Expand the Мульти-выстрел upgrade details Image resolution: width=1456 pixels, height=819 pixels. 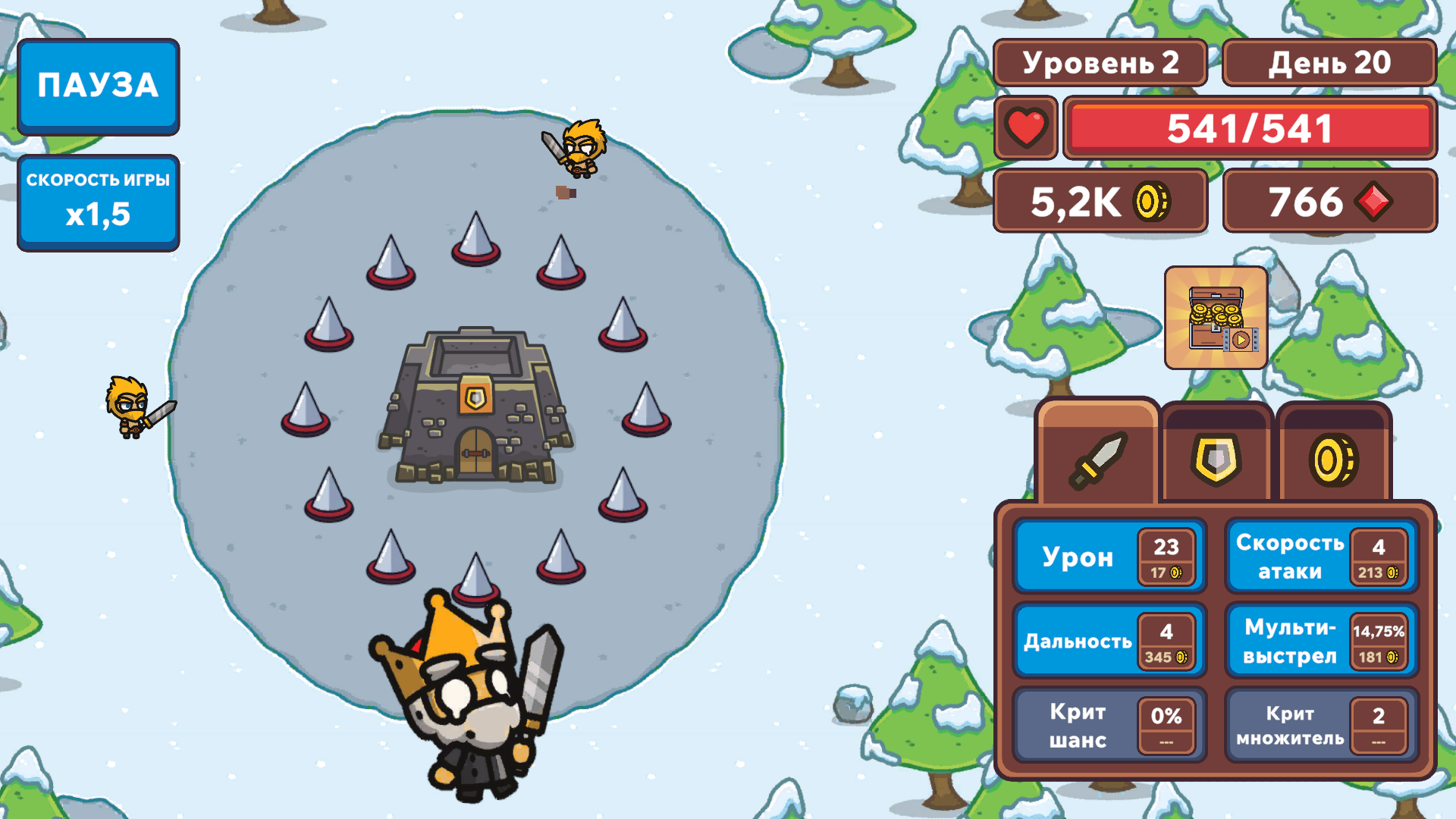click(1319, 641)
